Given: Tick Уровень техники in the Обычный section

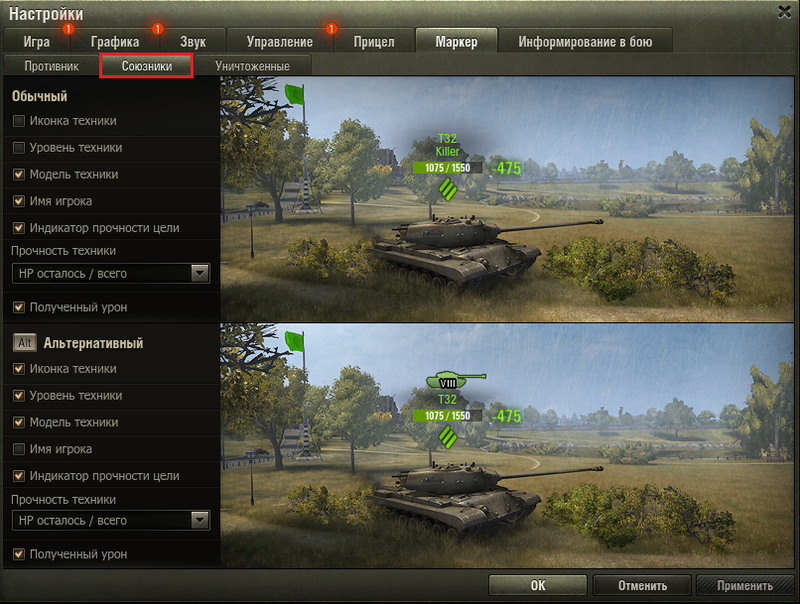Looking at the screenshot, I should (19, 148).
